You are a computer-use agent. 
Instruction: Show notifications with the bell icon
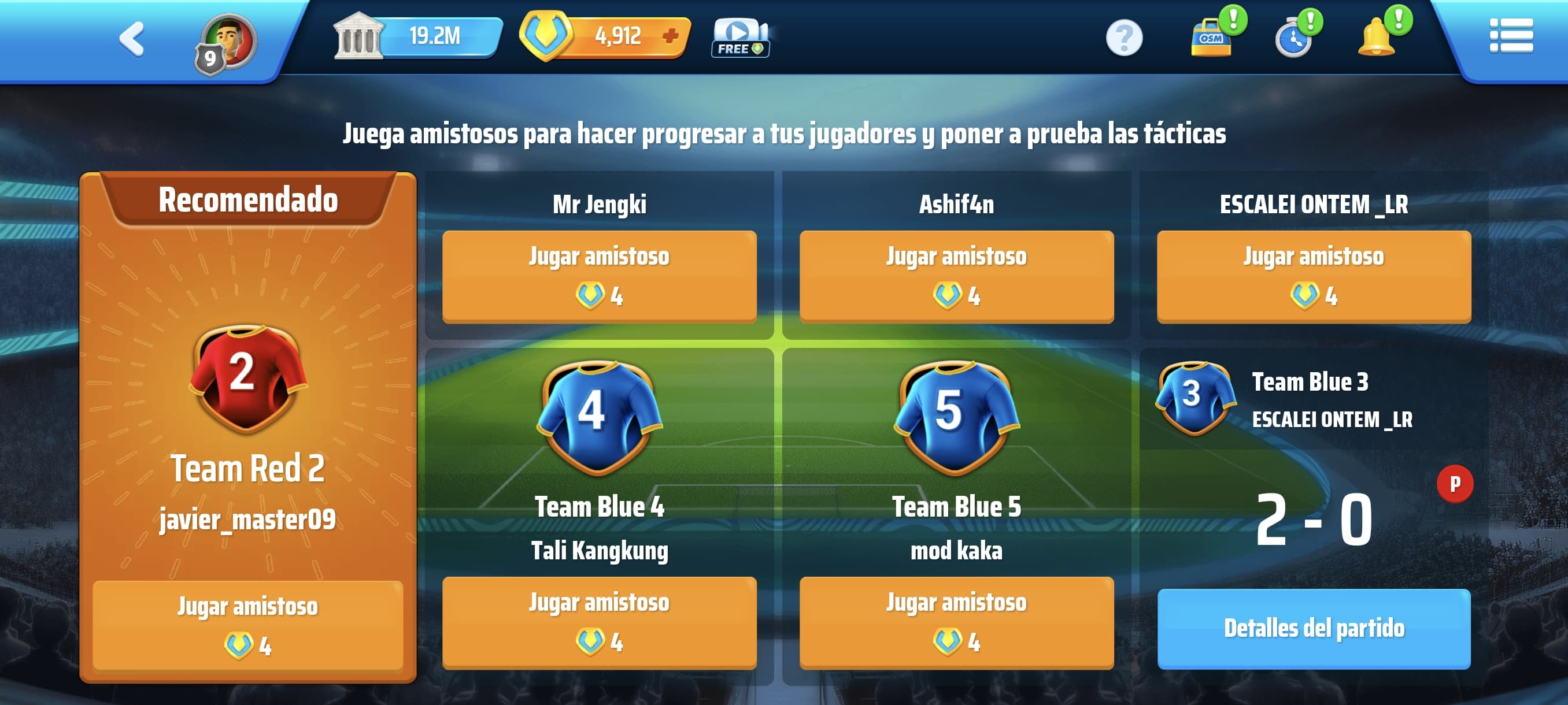click(1377, 38)
